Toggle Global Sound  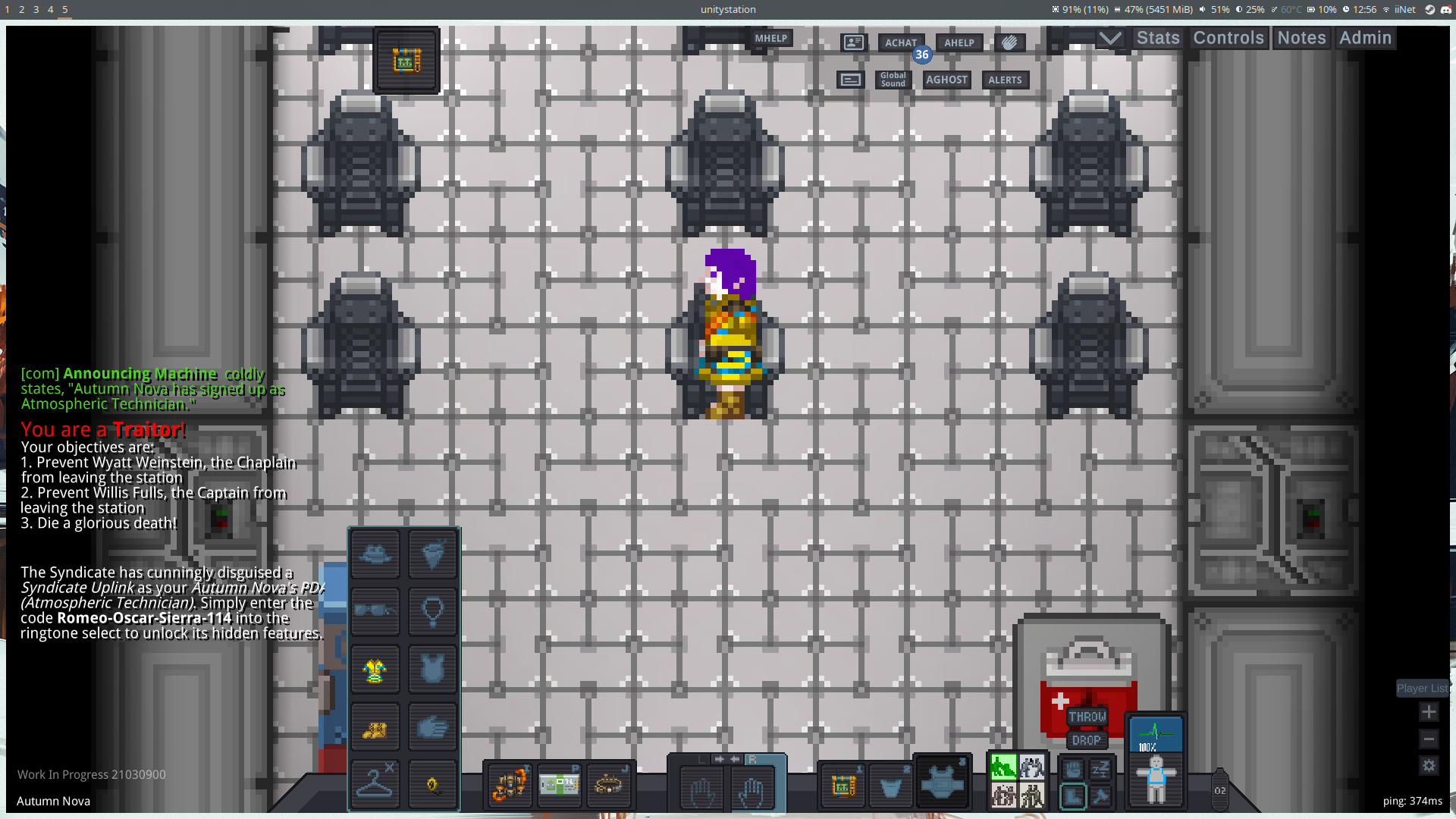893,80
